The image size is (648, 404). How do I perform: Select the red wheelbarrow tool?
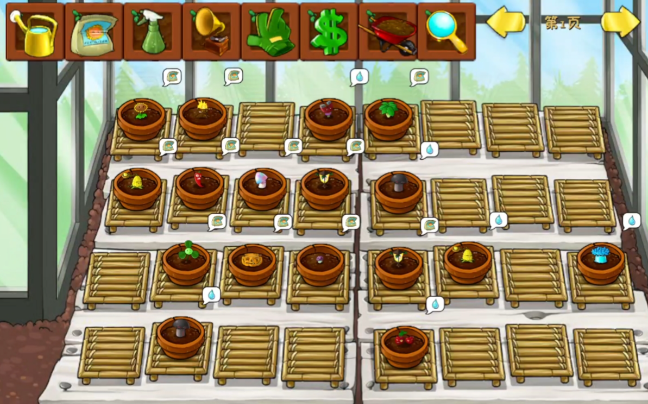pyautogui.click(x=387, y=32)
